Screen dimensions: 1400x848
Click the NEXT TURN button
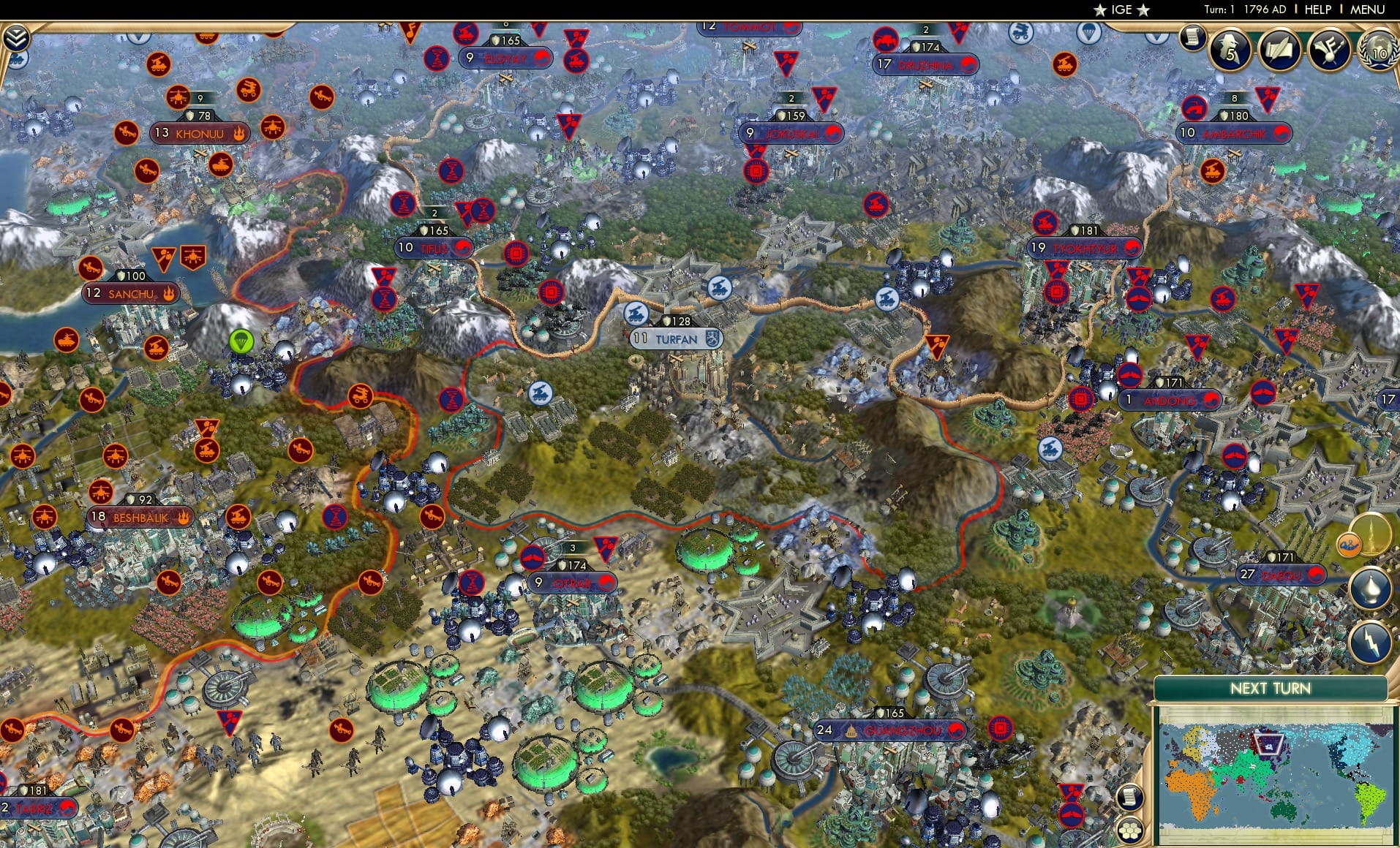1273,688
